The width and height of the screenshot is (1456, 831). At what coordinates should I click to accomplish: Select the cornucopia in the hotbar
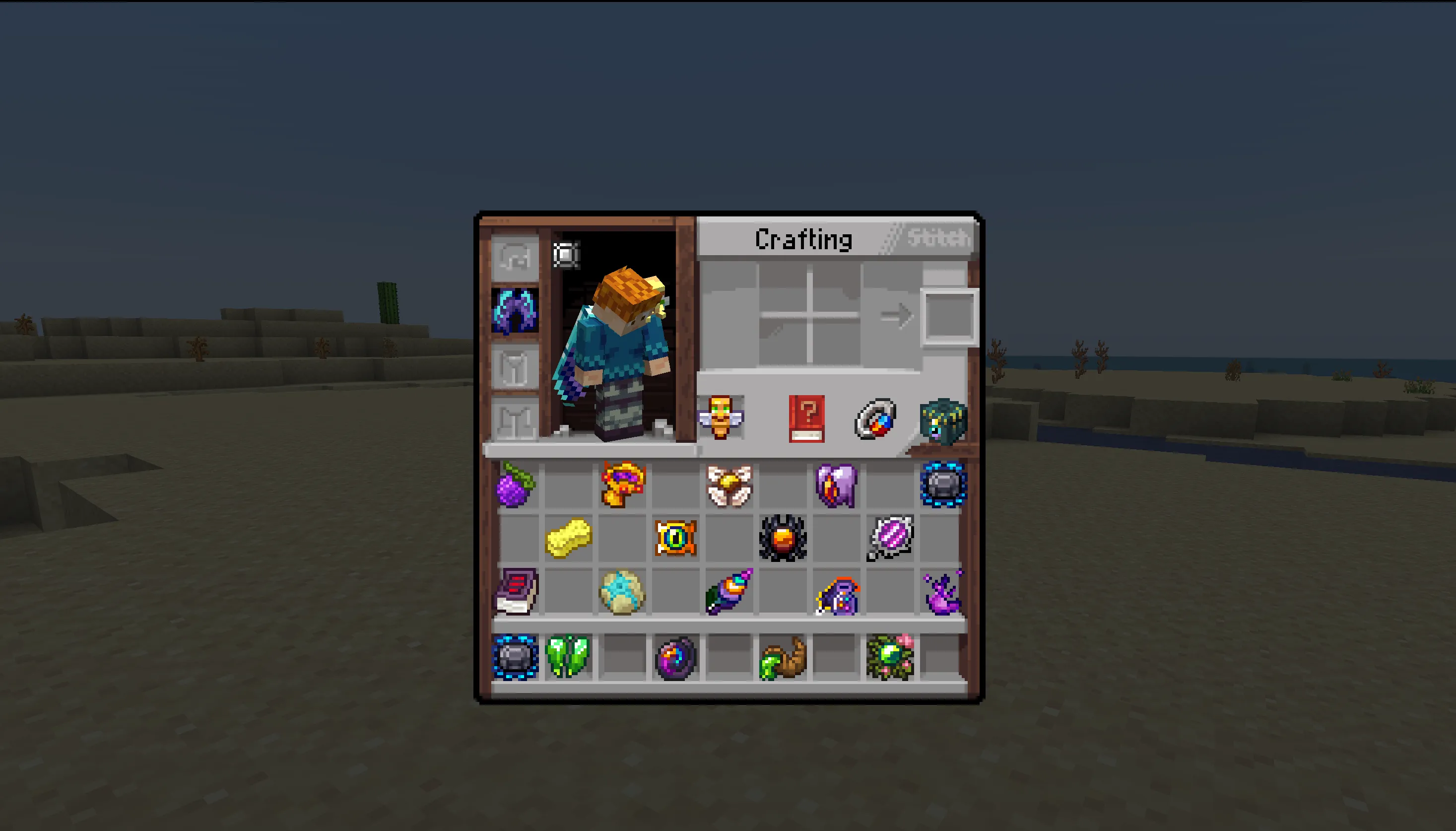[782, 656]
